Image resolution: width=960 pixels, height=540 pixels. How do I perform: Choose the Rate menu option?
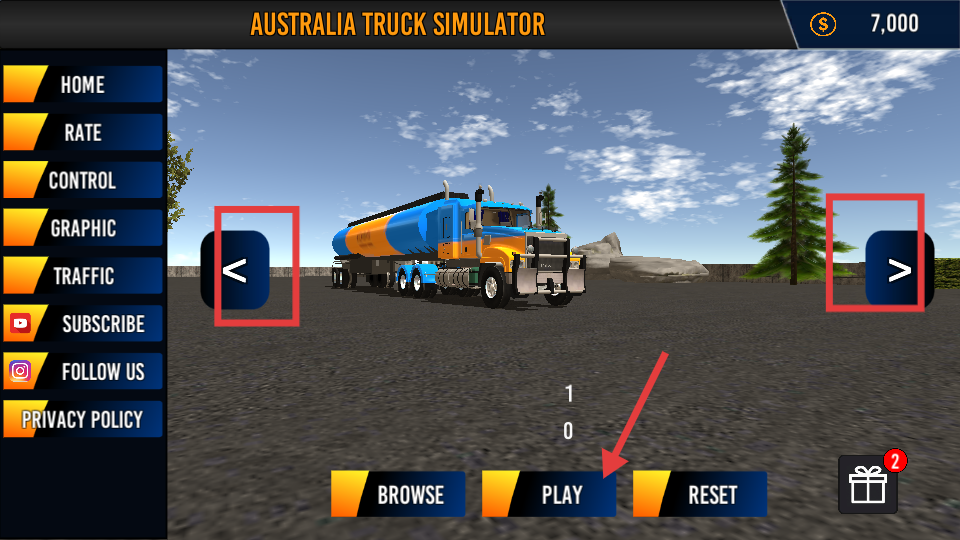(x=82, y=133)
